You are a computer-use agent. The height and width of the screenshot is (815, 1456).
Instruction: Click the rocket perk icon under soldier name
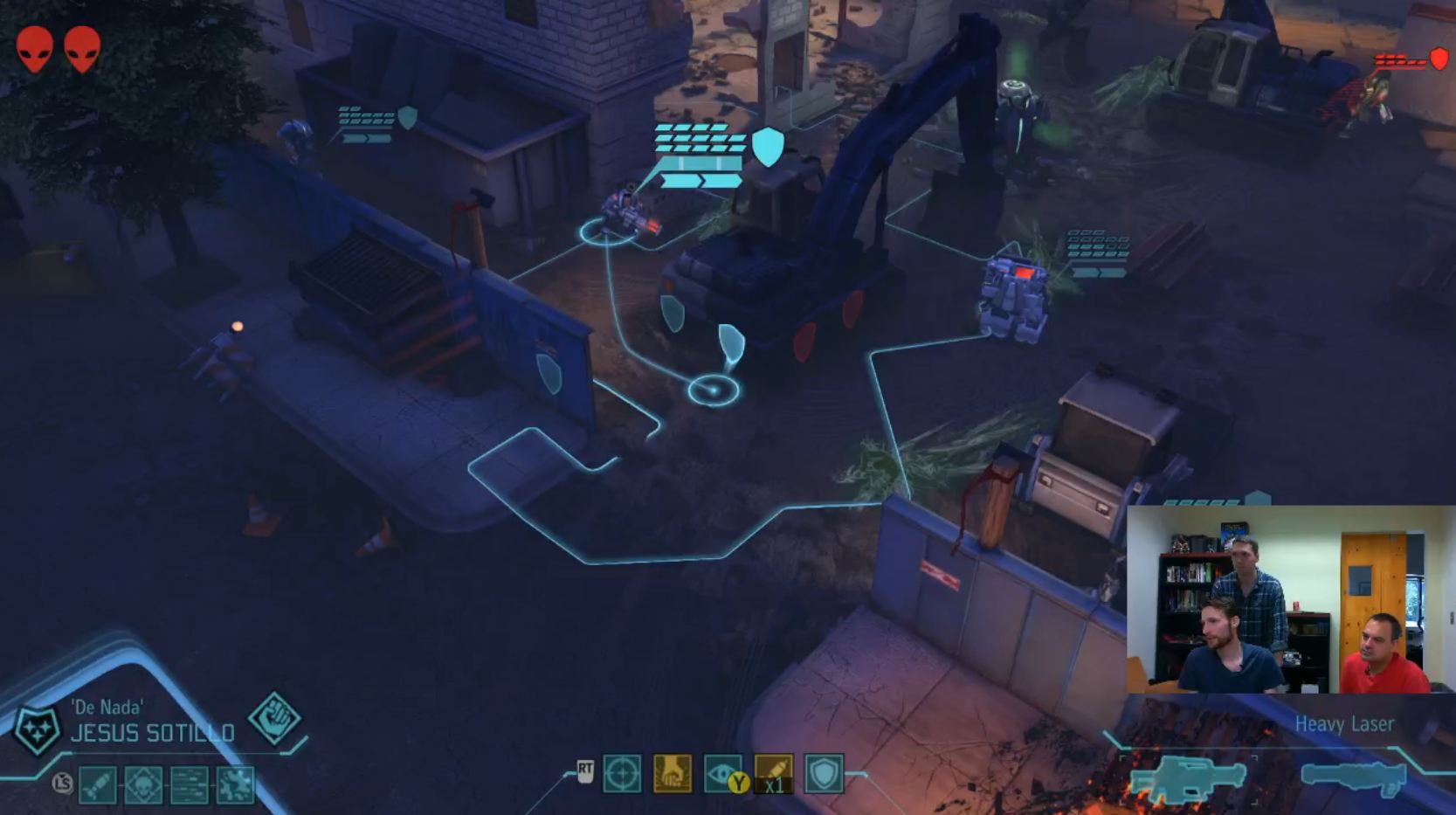click(x=97, y=784)
